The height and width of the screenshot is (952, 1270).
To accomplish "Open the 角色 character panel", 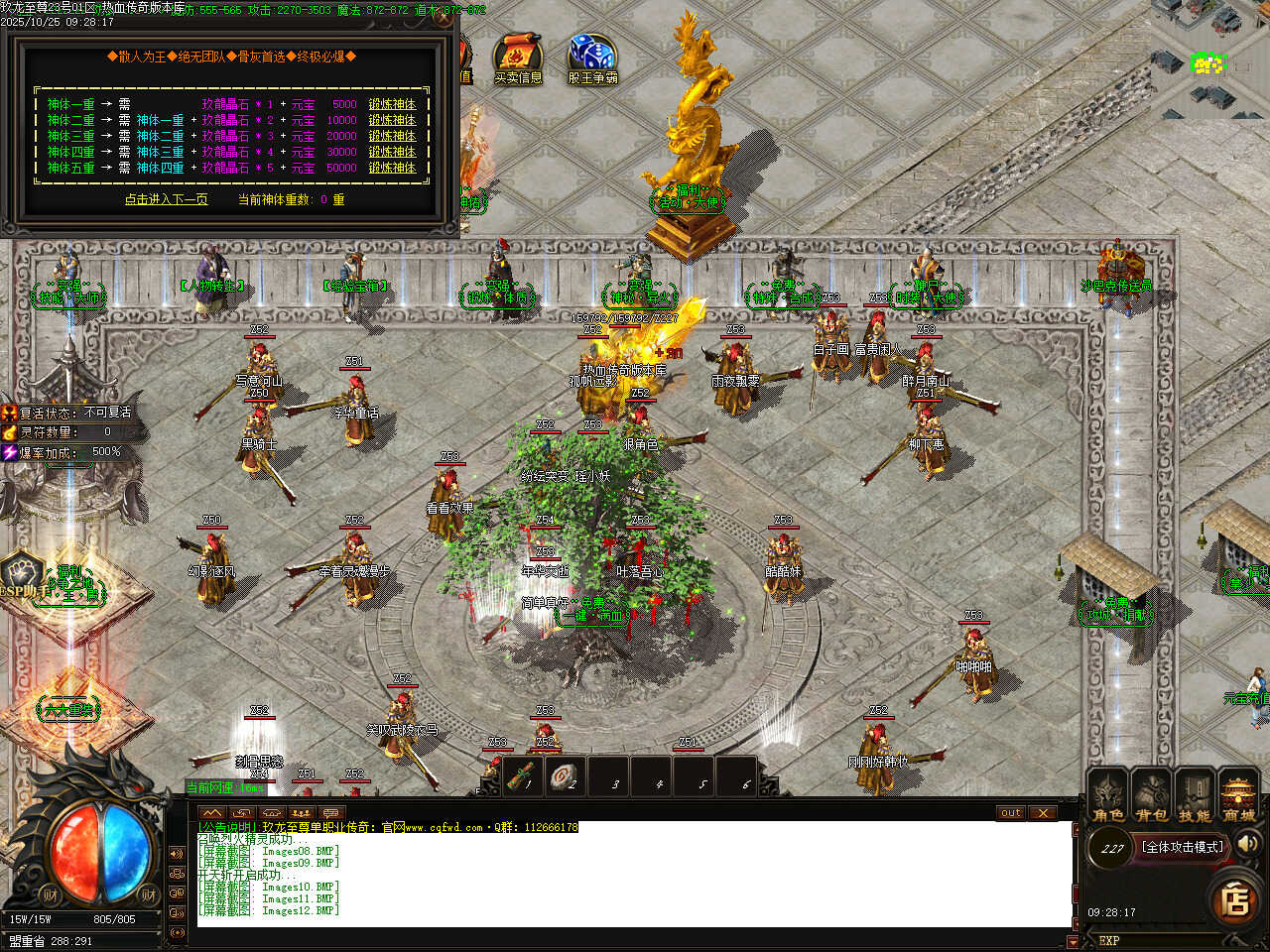I will [1108, 796].
